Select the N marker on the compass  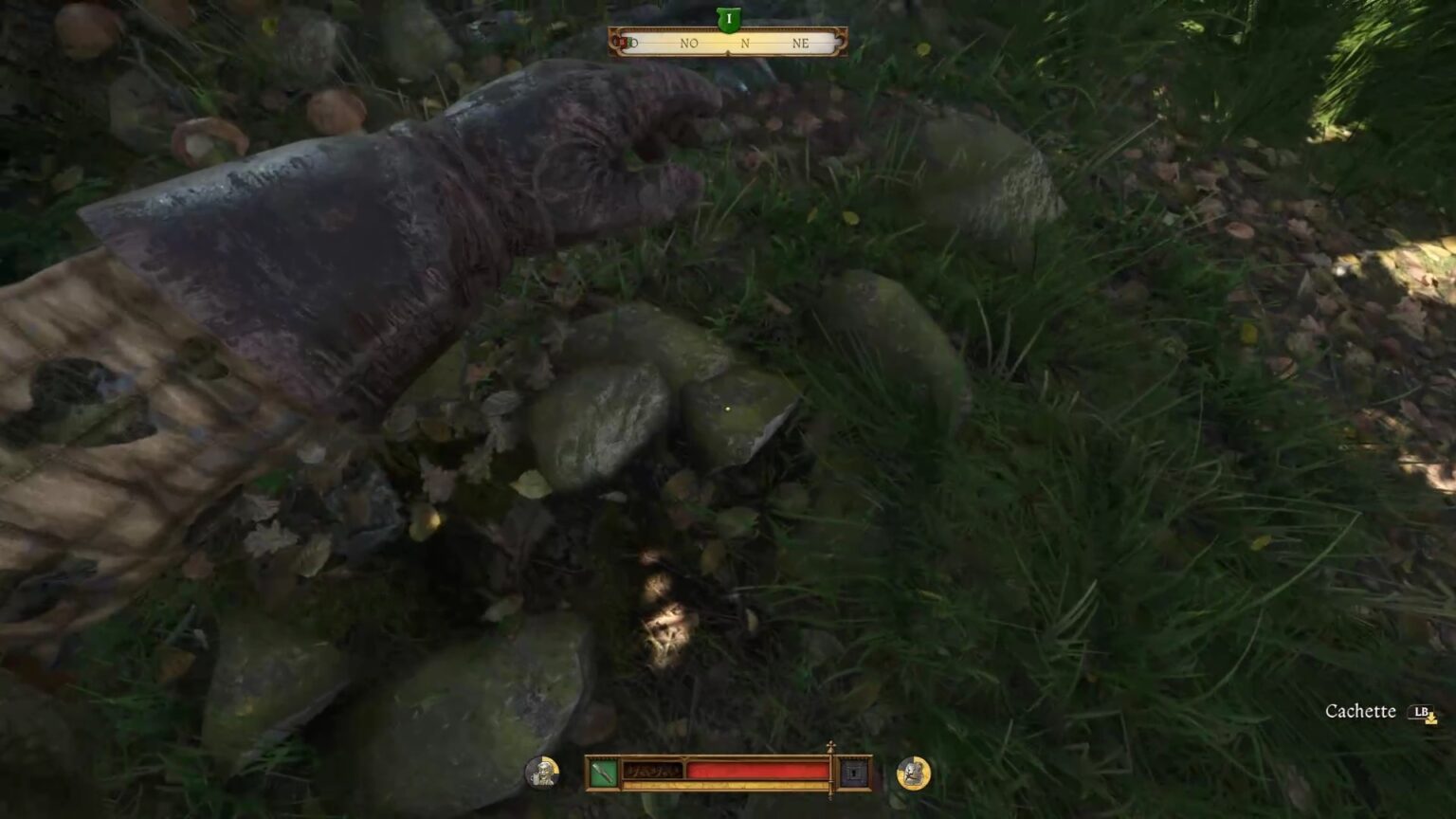[745, 43]
